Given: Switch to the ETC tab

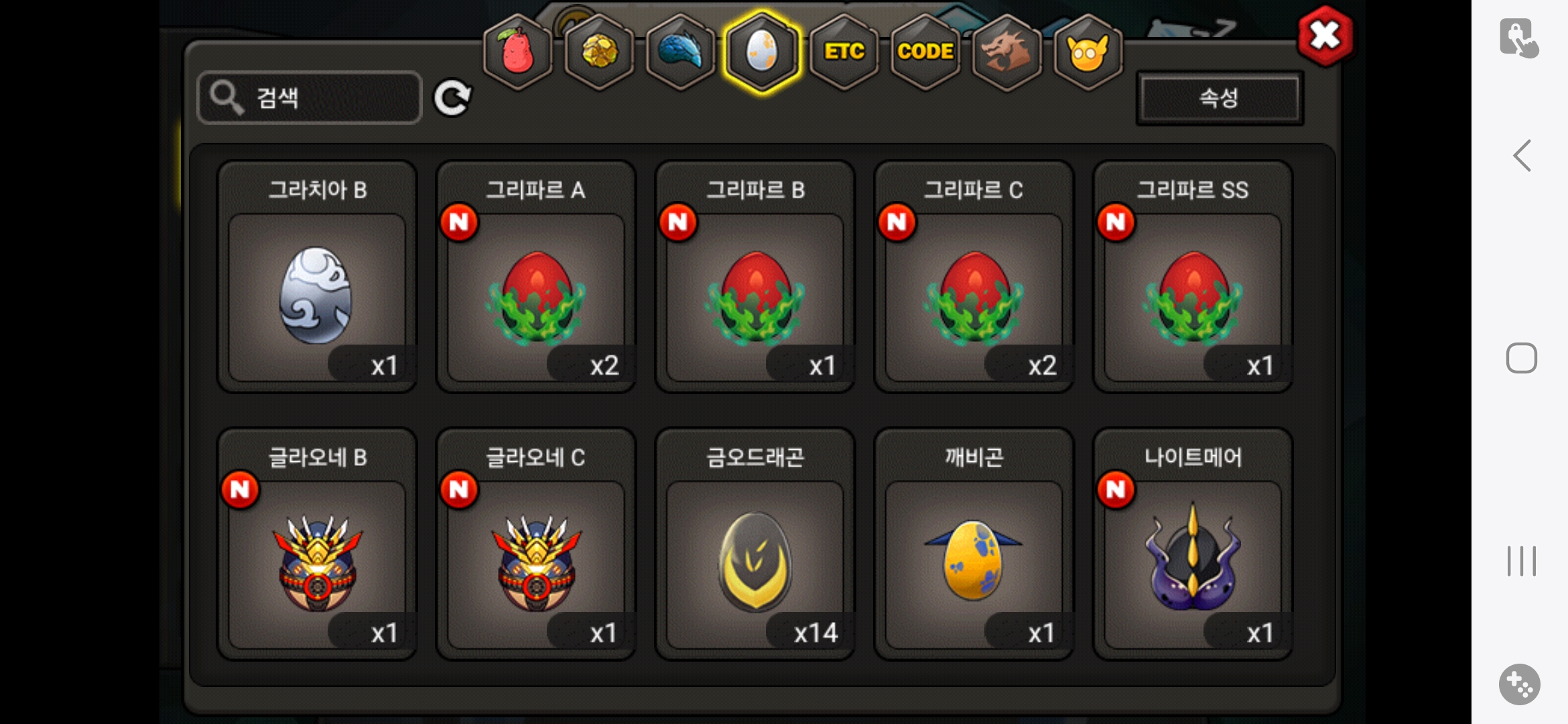Looking at the screenshot, I should 844,52.
